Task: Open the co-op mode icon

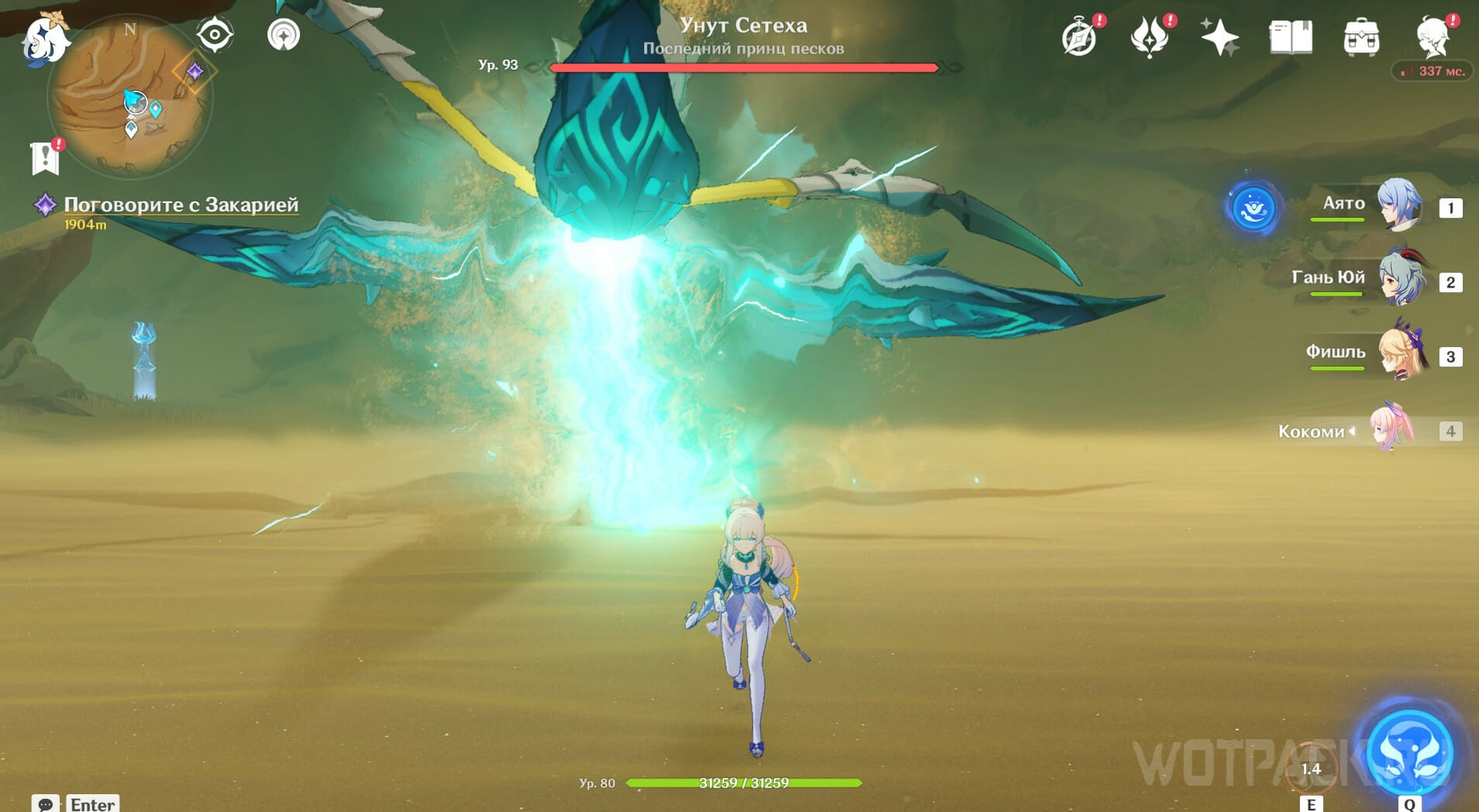Action: [283, 35]
